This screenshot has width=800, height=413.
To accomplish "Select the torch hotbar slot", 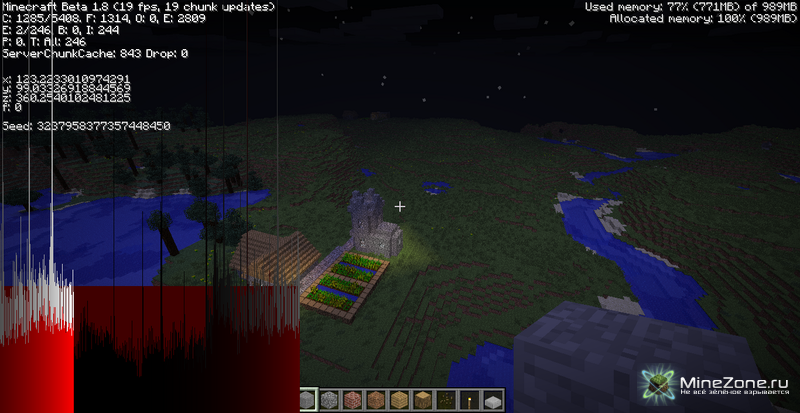I will (x=468, y=401).
